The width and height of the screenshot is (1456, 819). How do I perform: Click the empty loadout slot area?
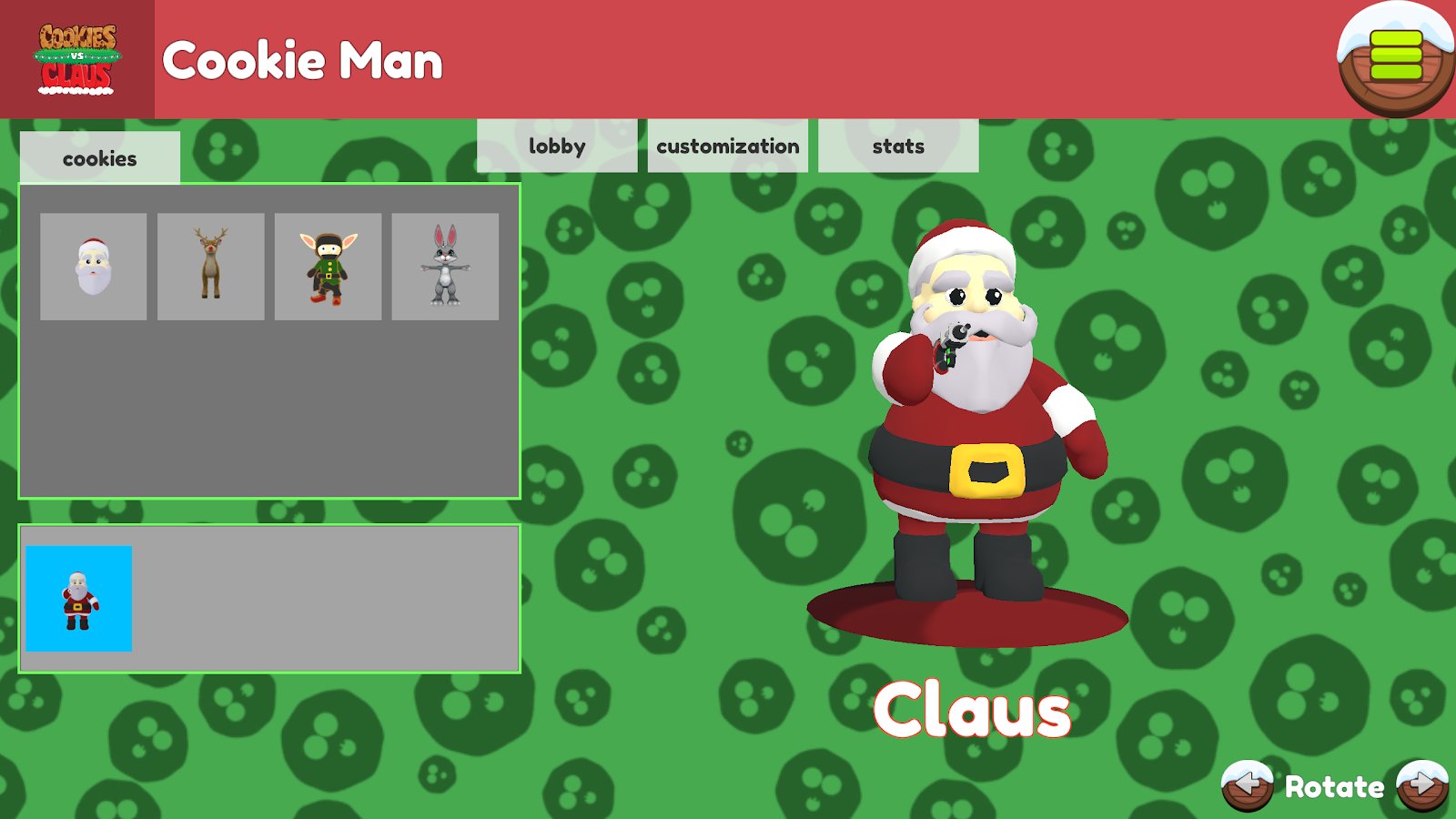328,598
